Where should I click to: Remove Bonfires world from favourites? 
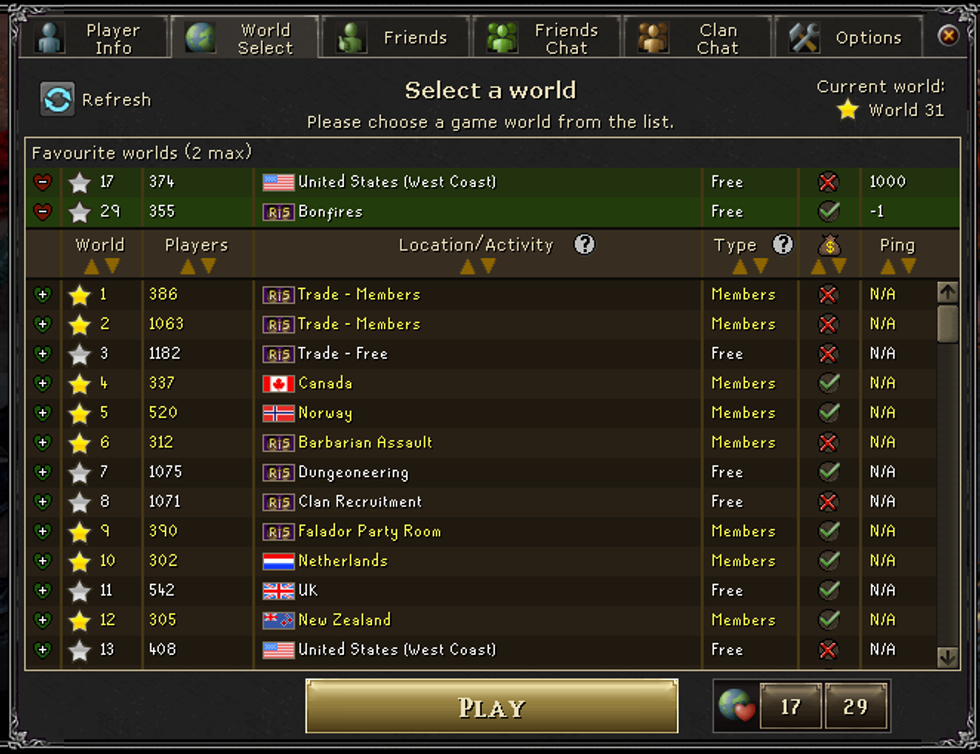(42, 212)
